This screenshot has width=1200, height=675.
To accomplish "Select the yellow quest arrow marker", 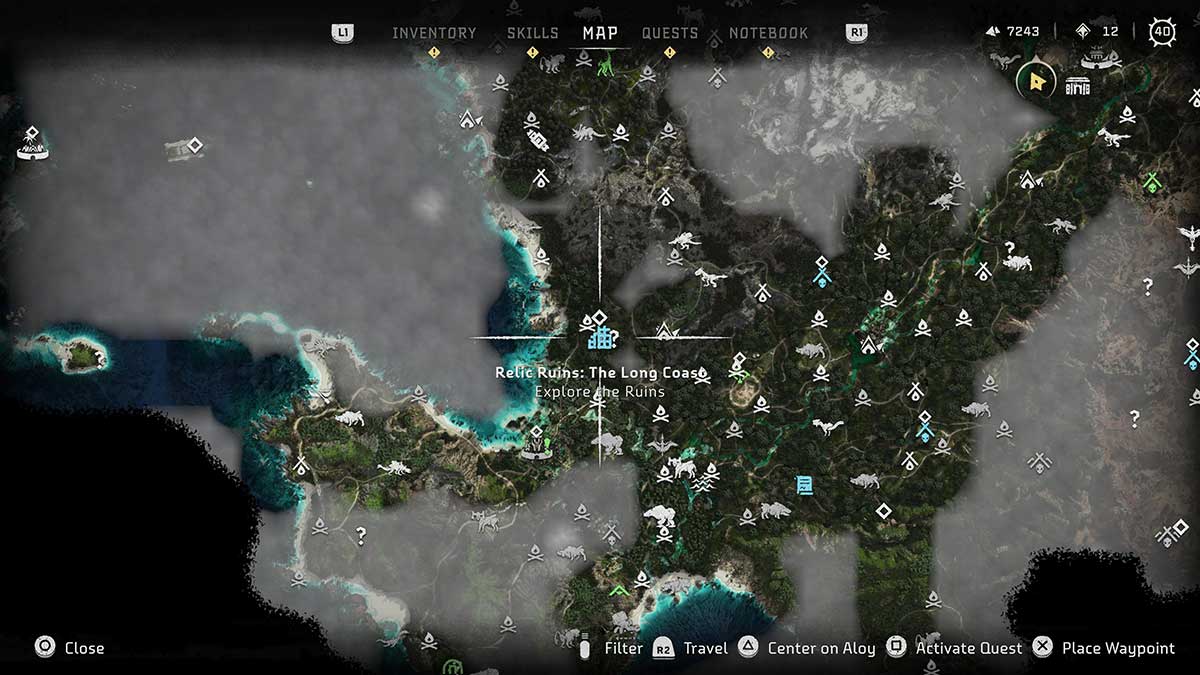I will (1036, 82).
